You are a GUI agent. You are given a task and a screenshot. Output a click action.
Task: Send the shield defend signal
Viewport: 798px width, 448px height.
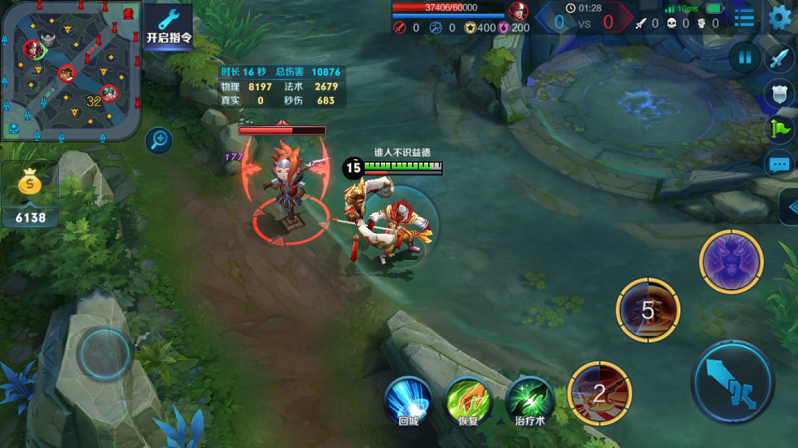click(780, 93)
